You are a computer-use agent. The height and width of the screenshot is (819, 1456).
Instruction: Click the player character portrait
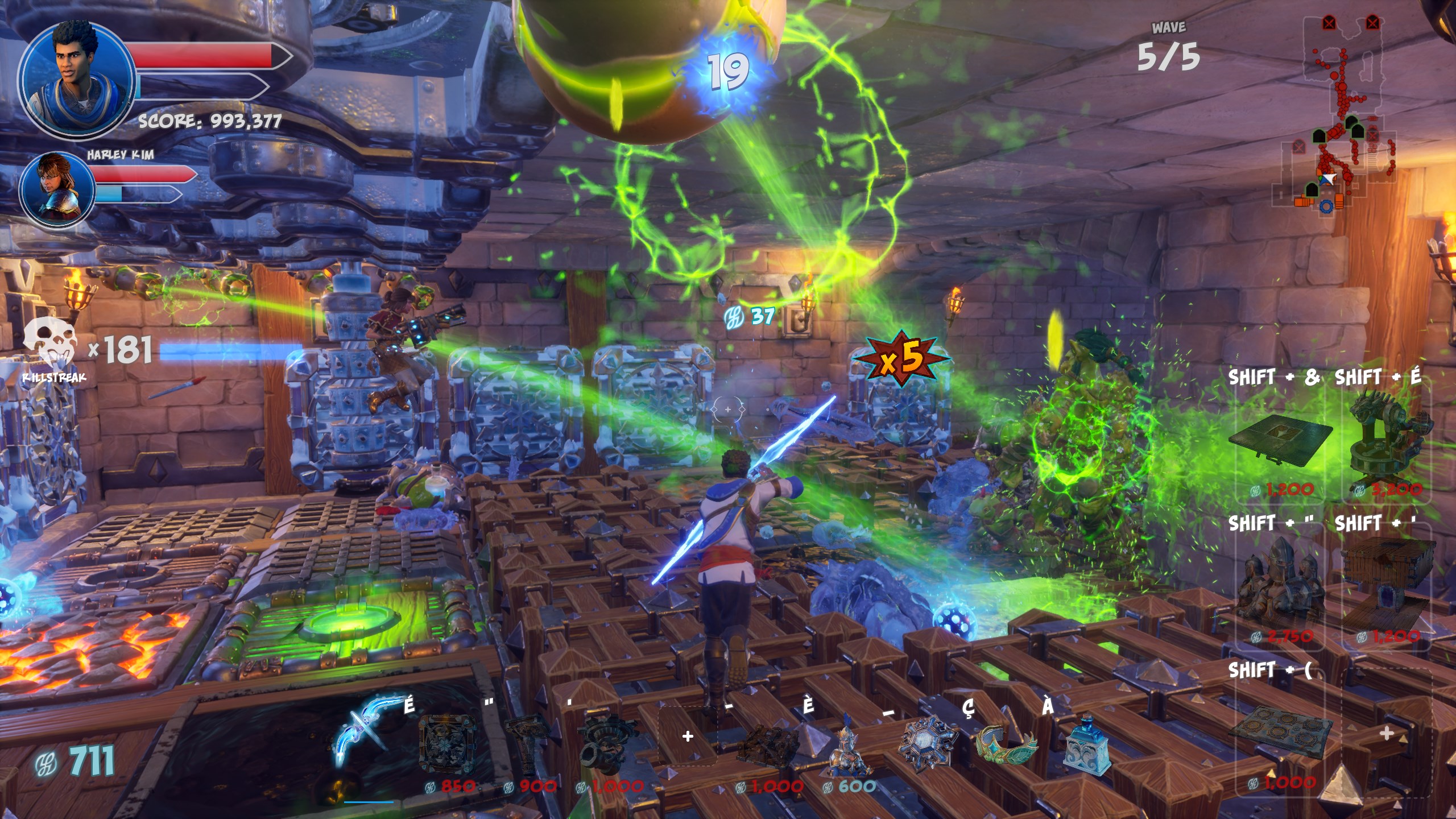[76, 80]
